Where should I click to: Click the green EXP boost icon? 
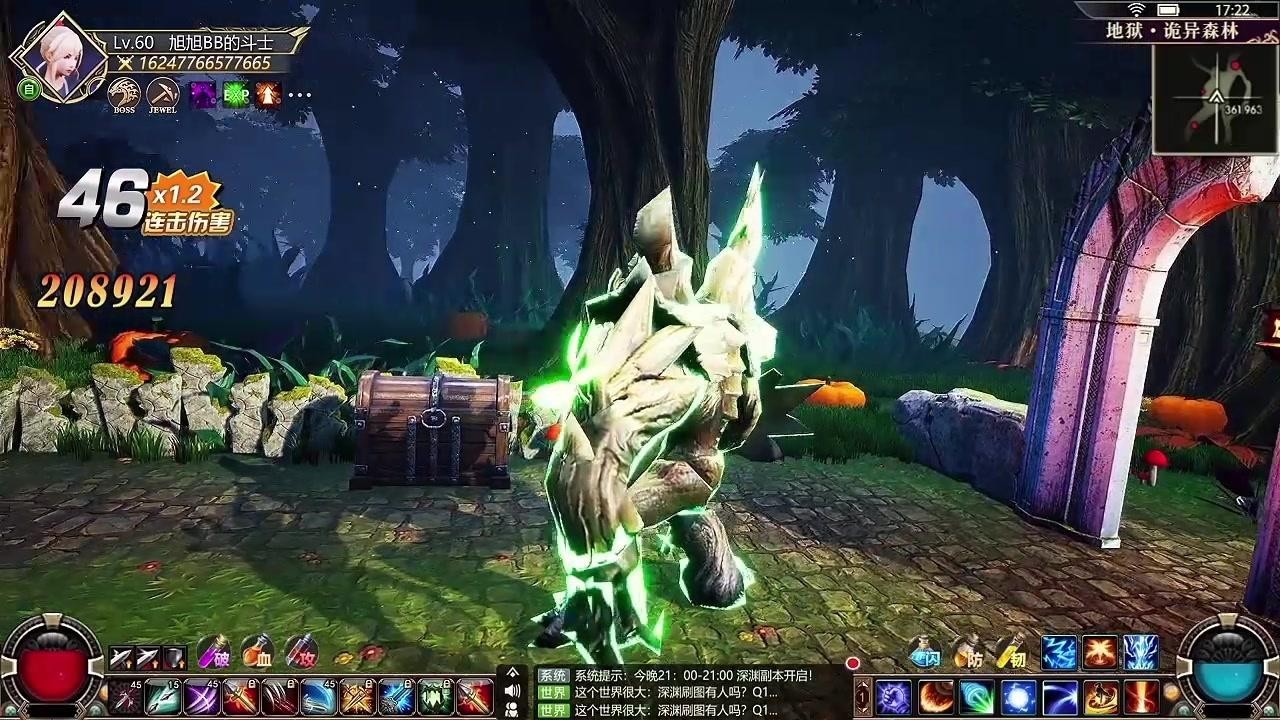pyautogui.click(x=235, y=93)
